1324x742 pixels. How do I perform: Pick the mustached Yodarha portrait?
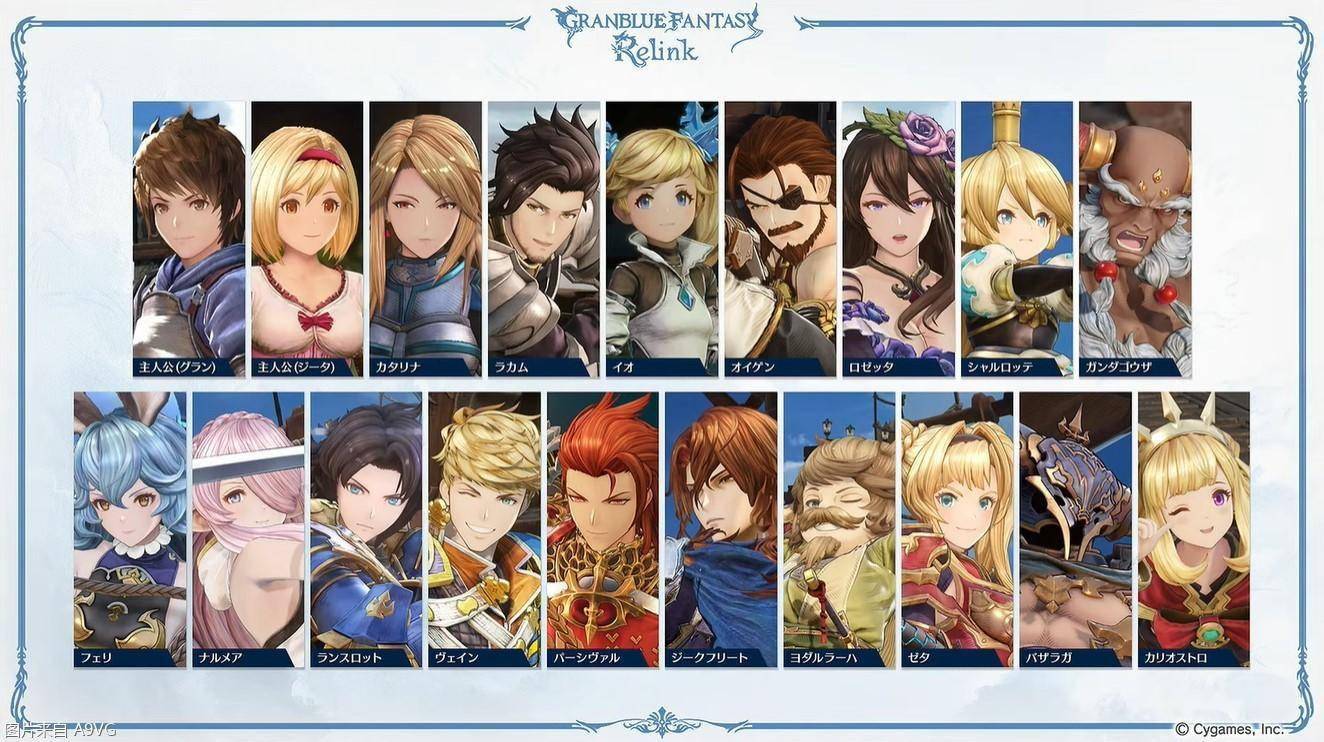(x=839, y=528)
